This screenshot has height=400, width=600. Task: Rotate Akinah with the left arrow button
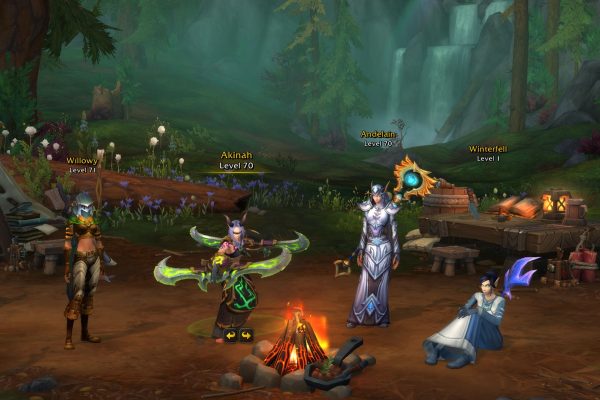230,335
